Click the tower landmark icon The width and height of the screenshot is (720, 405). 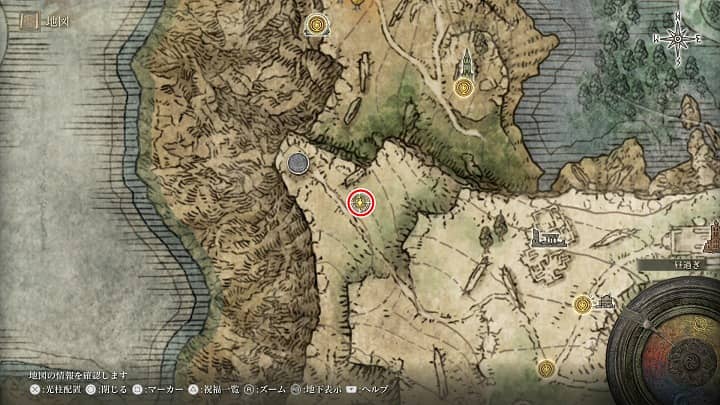[465, 63]
